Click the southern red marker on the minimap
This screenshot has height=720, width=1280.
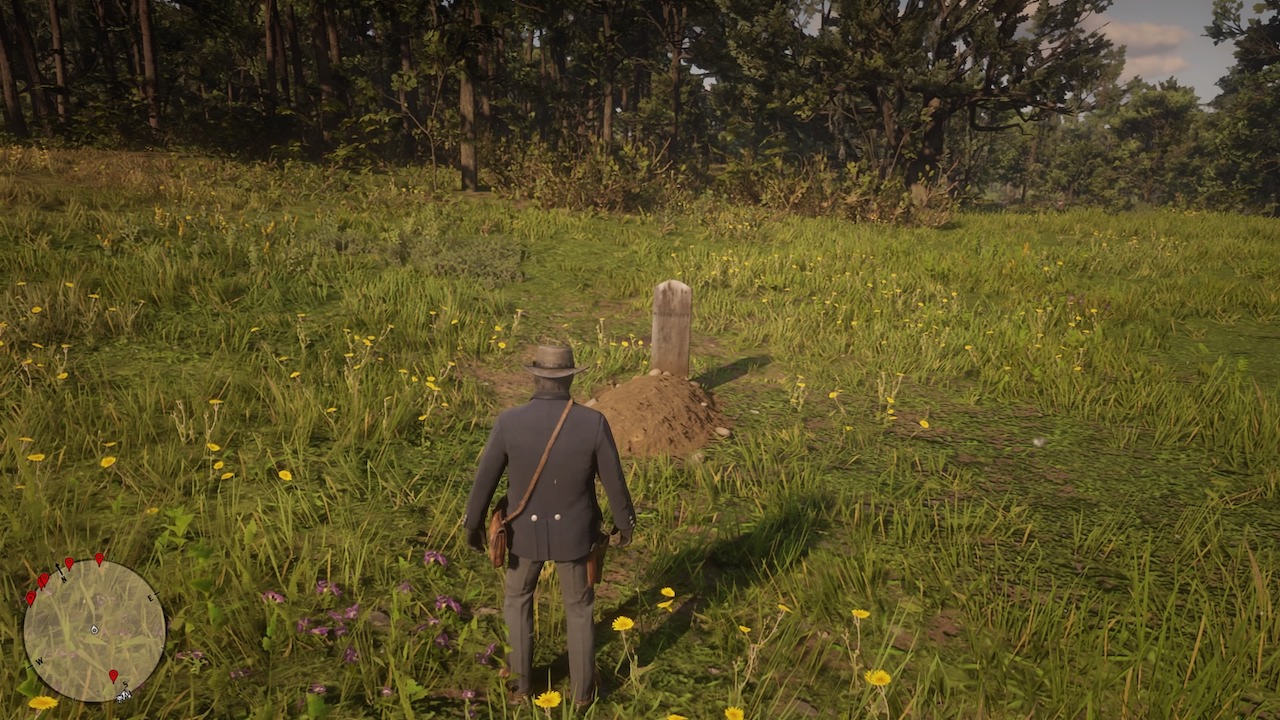(113, 675)
